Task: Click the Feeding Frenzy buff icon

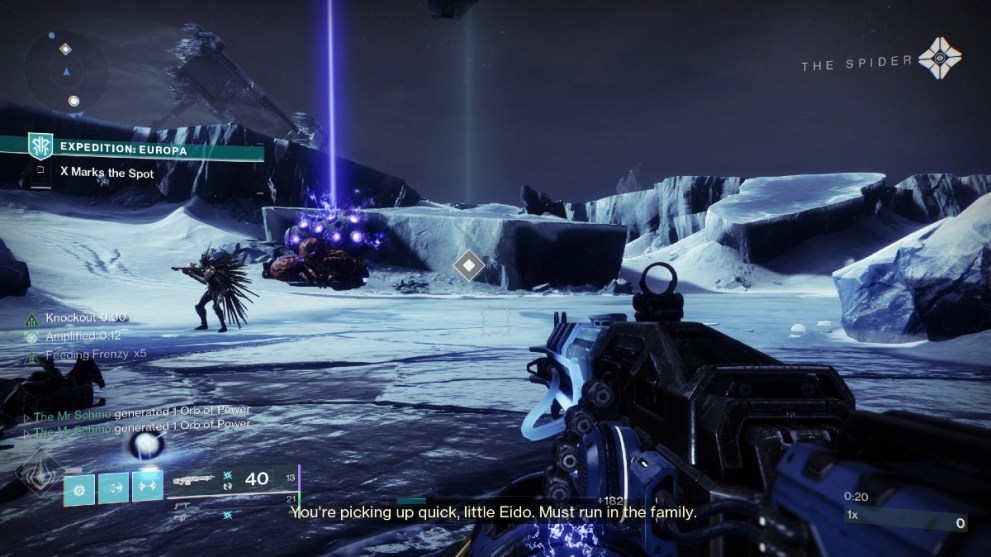Action: point(32,355)
